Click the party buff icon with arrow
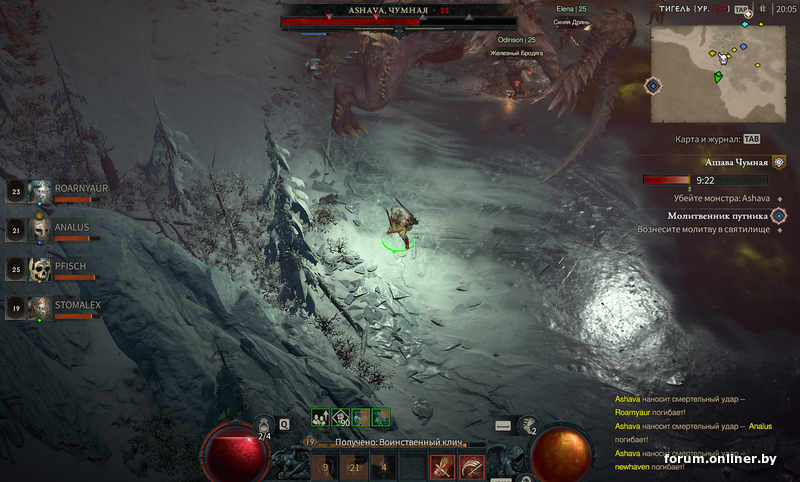 coord(320,417)
